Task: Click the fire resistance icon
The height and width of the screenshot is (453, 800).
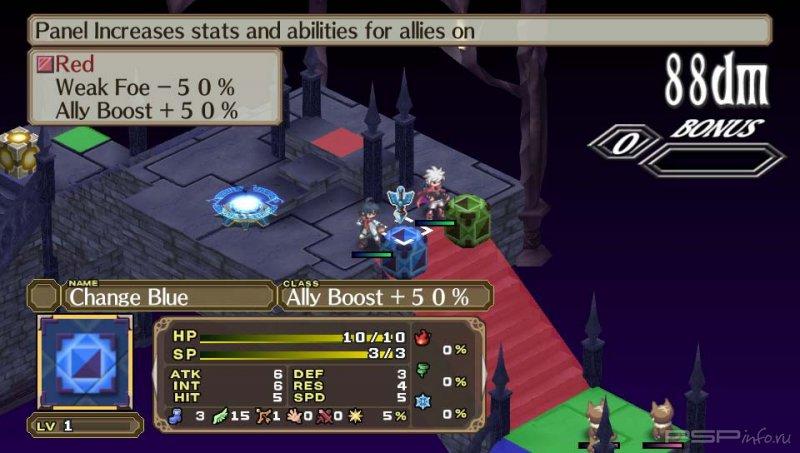Action: [423, 337]
